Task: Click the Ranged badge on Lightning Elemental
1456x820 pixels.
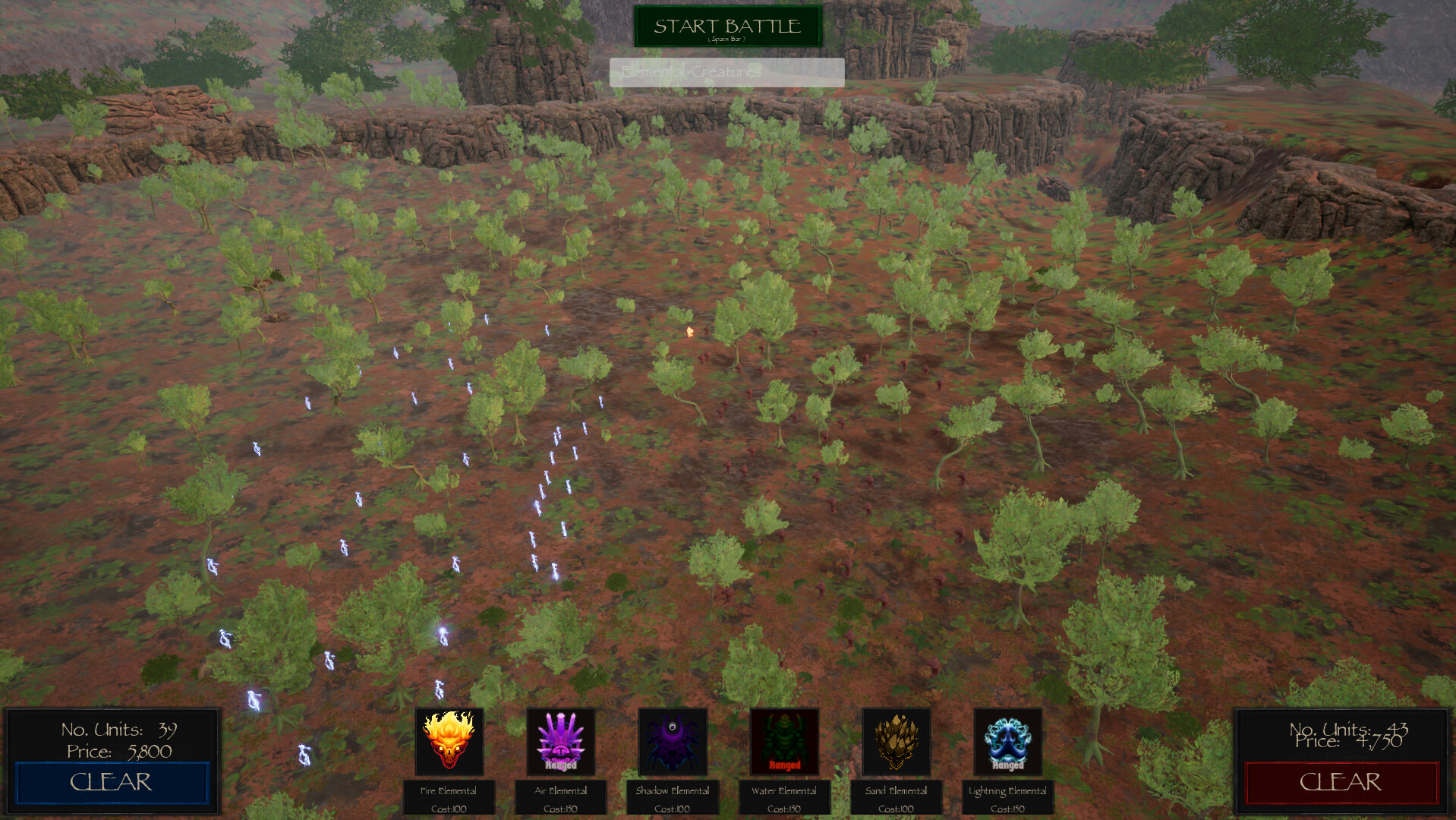Action: (x=1008, y=767)
